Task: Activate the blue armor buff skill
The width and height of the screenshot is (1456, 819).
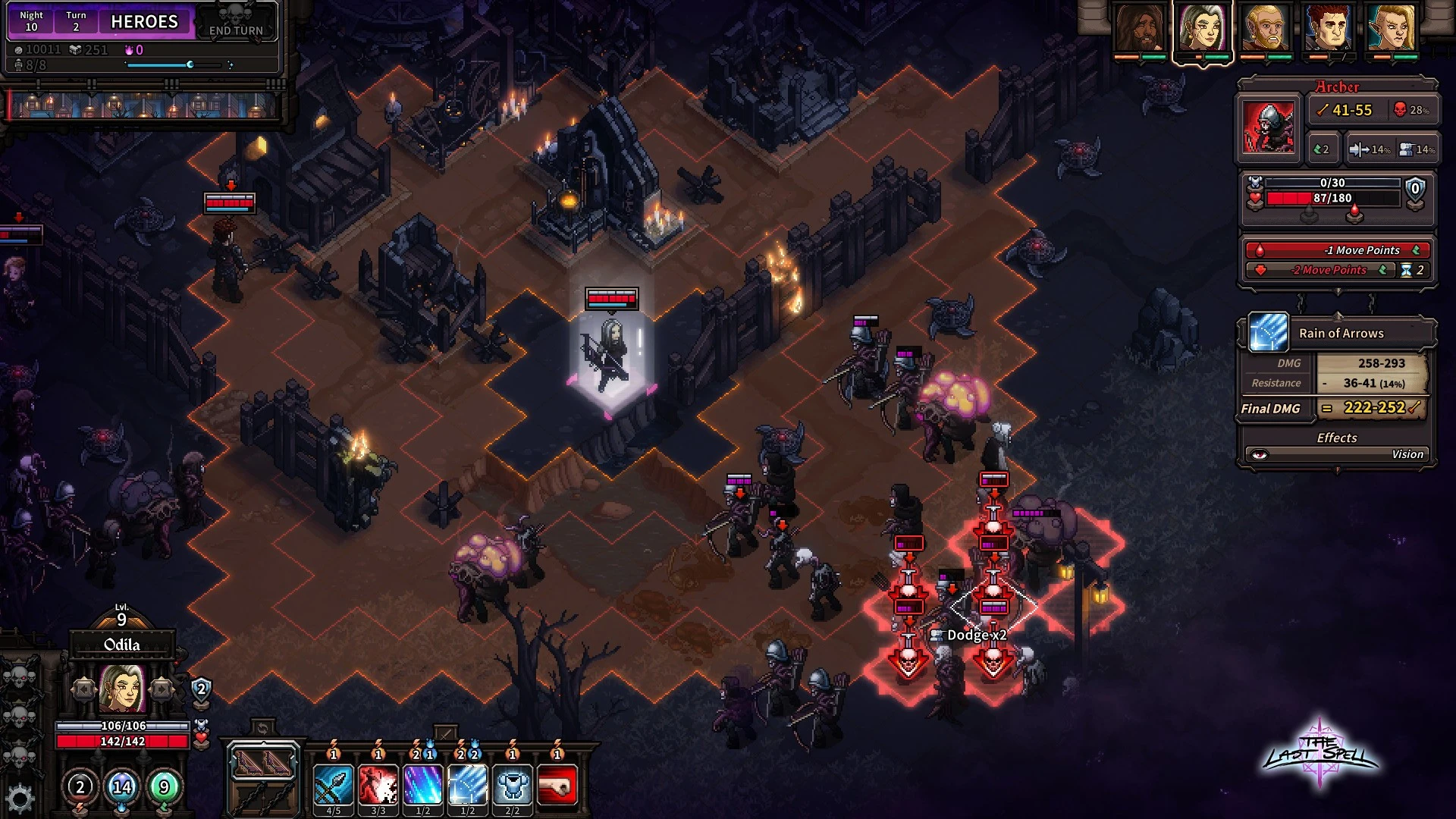Action: (512, 785)
